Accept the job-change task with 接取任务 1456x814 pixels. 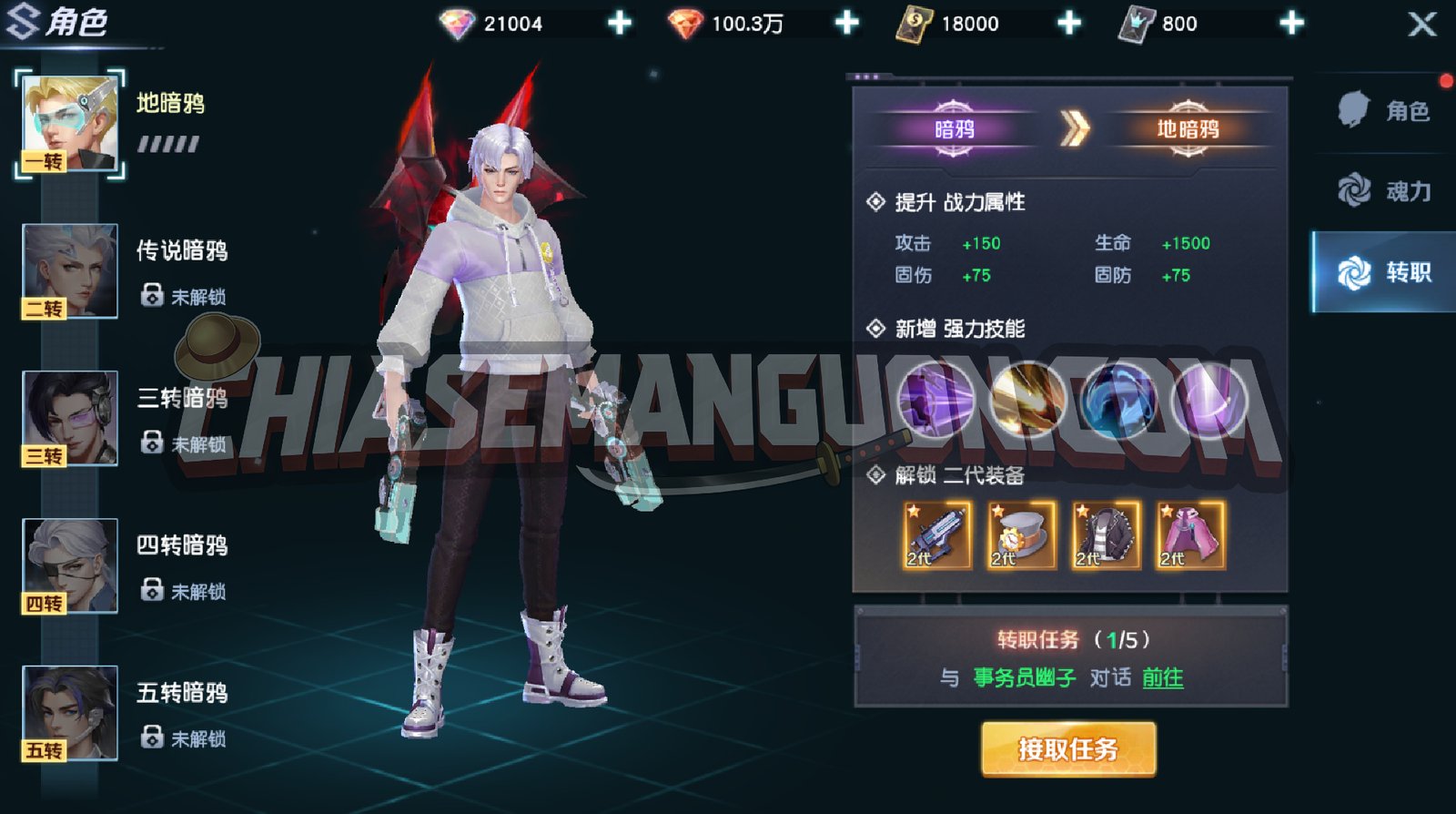coord(1068,748)
